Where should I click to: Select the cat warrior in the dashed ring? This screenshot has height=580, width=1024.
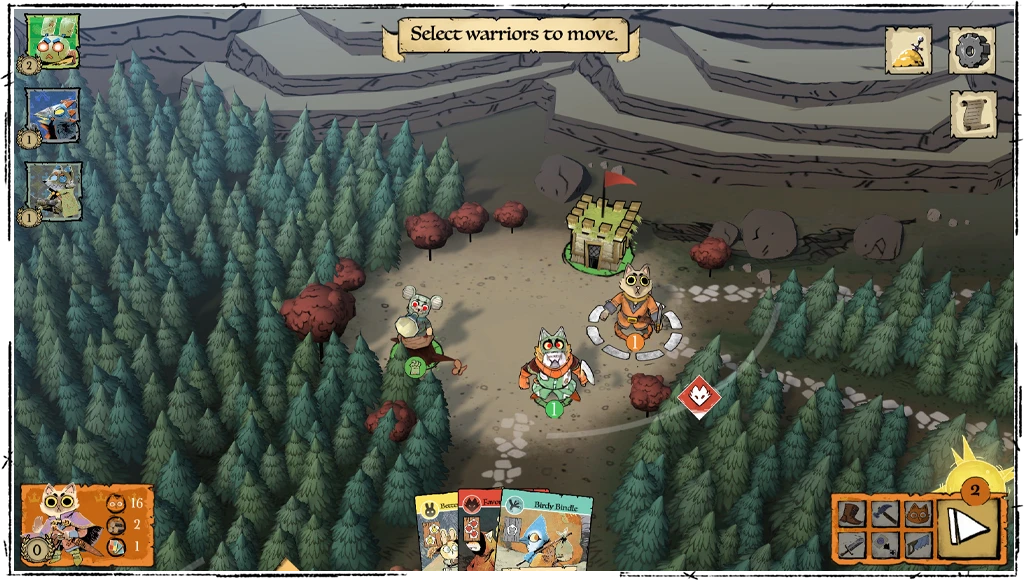[x=634, y=306]
